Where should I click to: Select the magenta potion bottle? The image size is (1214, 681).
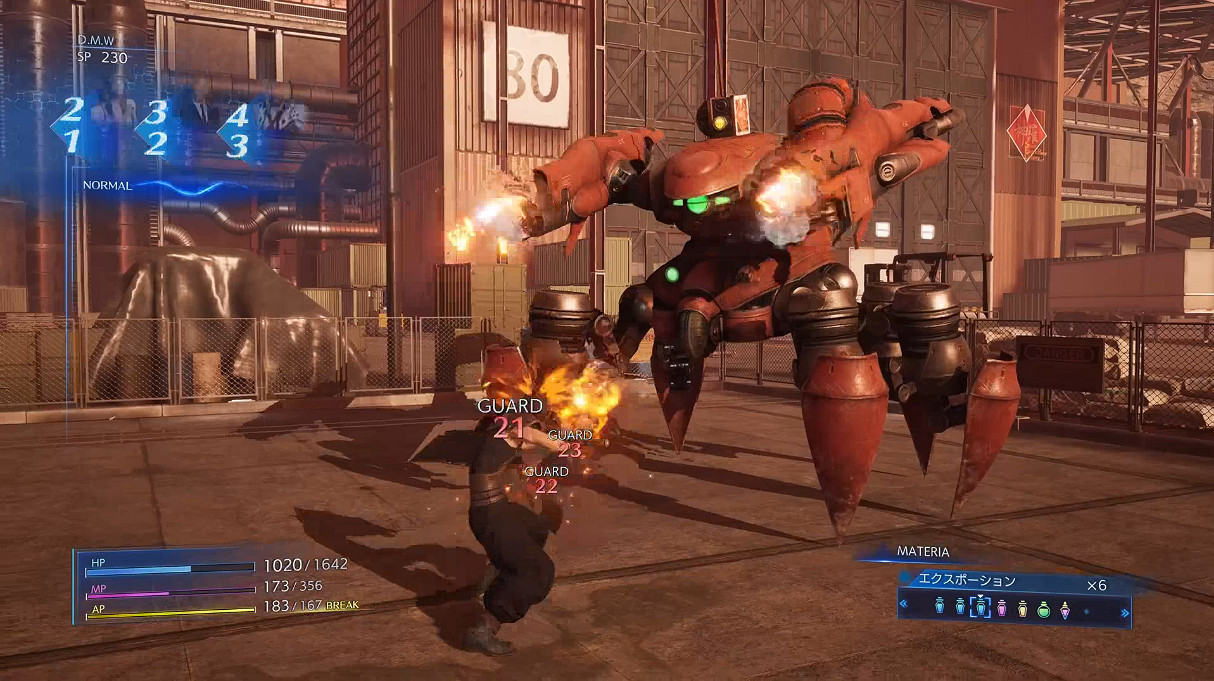(1002, 607)
